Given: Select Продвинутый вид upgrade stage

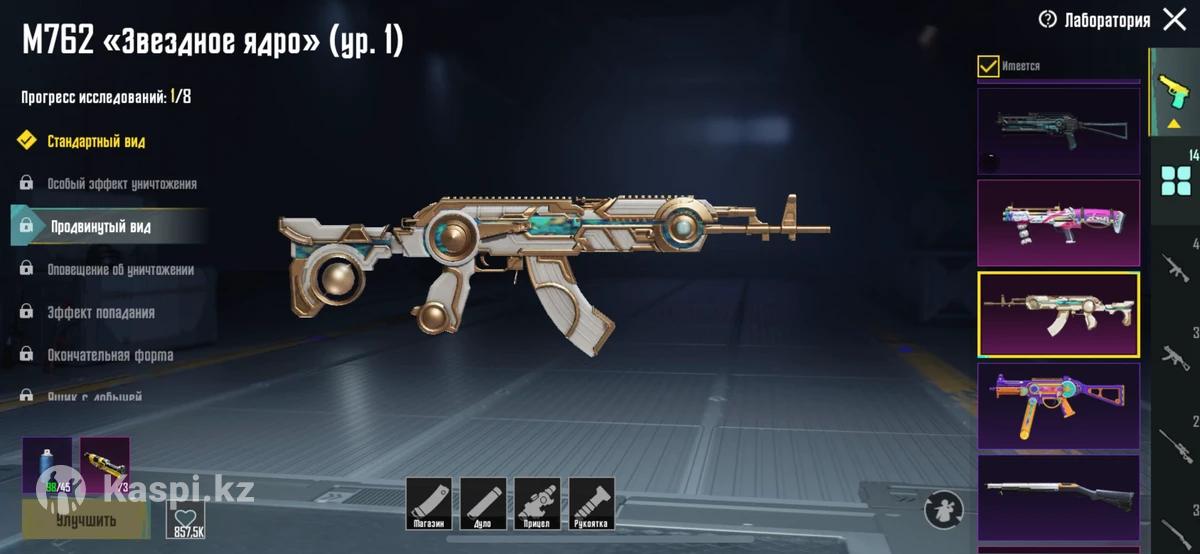Looking at the screenshot, I should [101, 227].
